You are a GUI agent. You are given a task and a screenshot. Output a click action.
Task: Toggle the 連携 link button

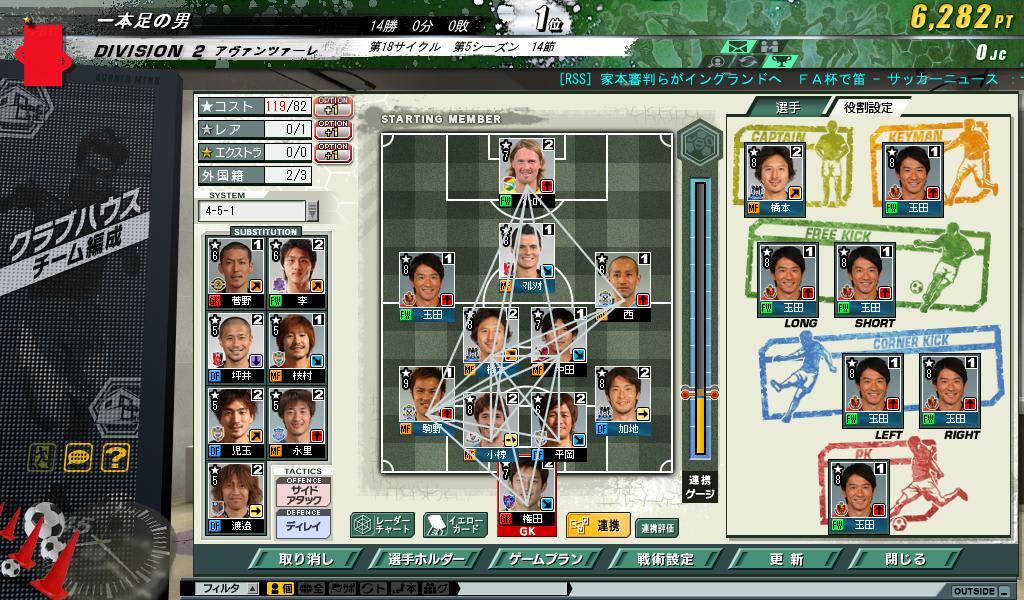click(597, 525)
